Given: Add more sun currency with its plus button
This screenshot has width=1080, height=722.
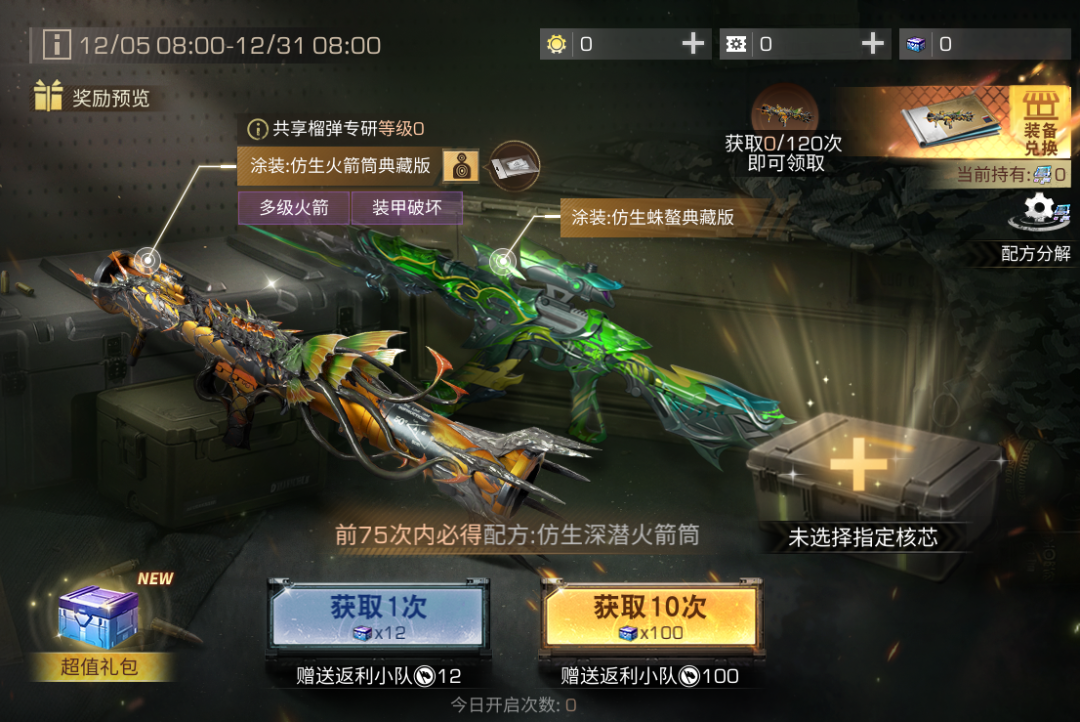Looking at the screenshot, I should [693, 44].
